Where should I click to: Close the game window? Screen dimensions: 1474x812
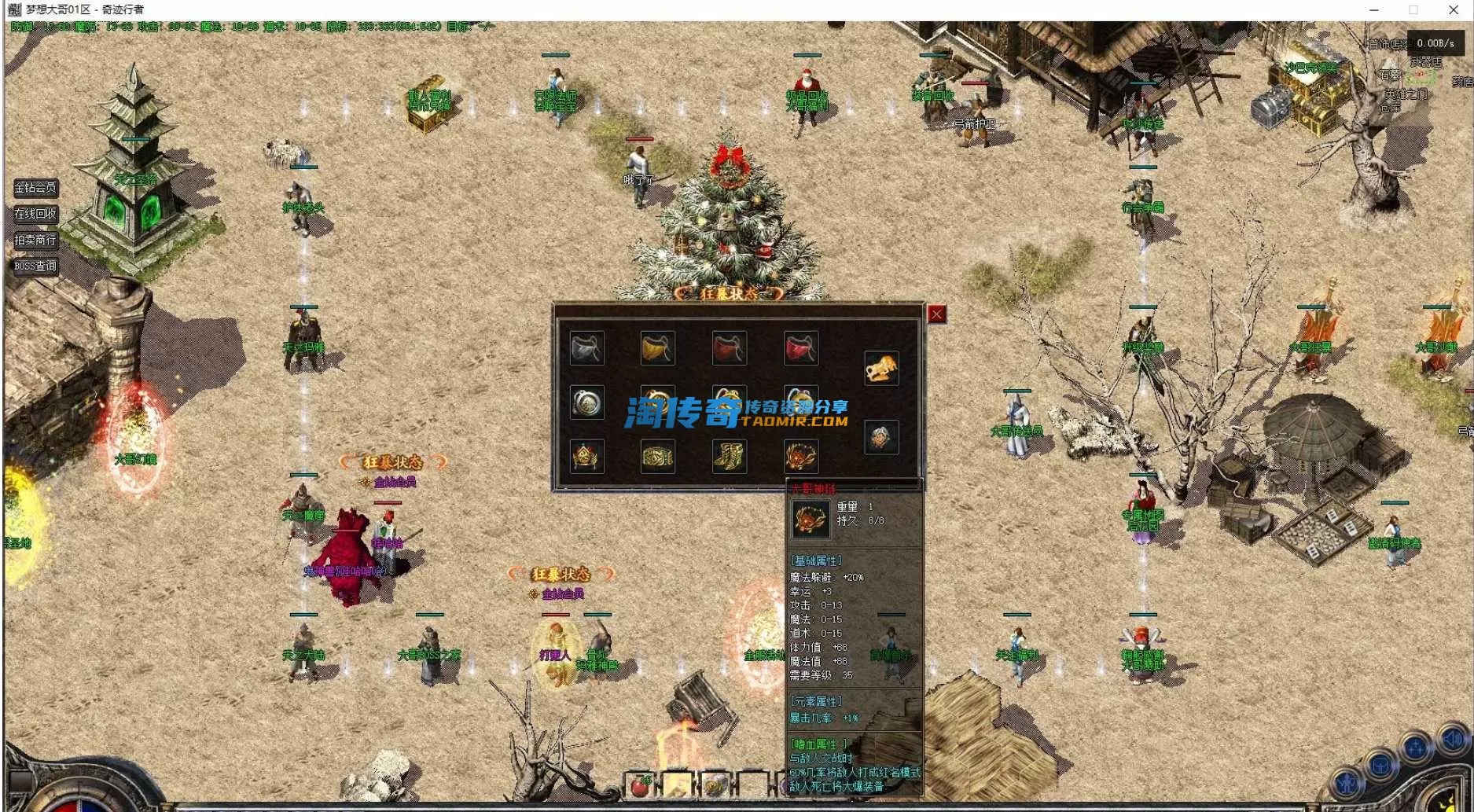1454,10
